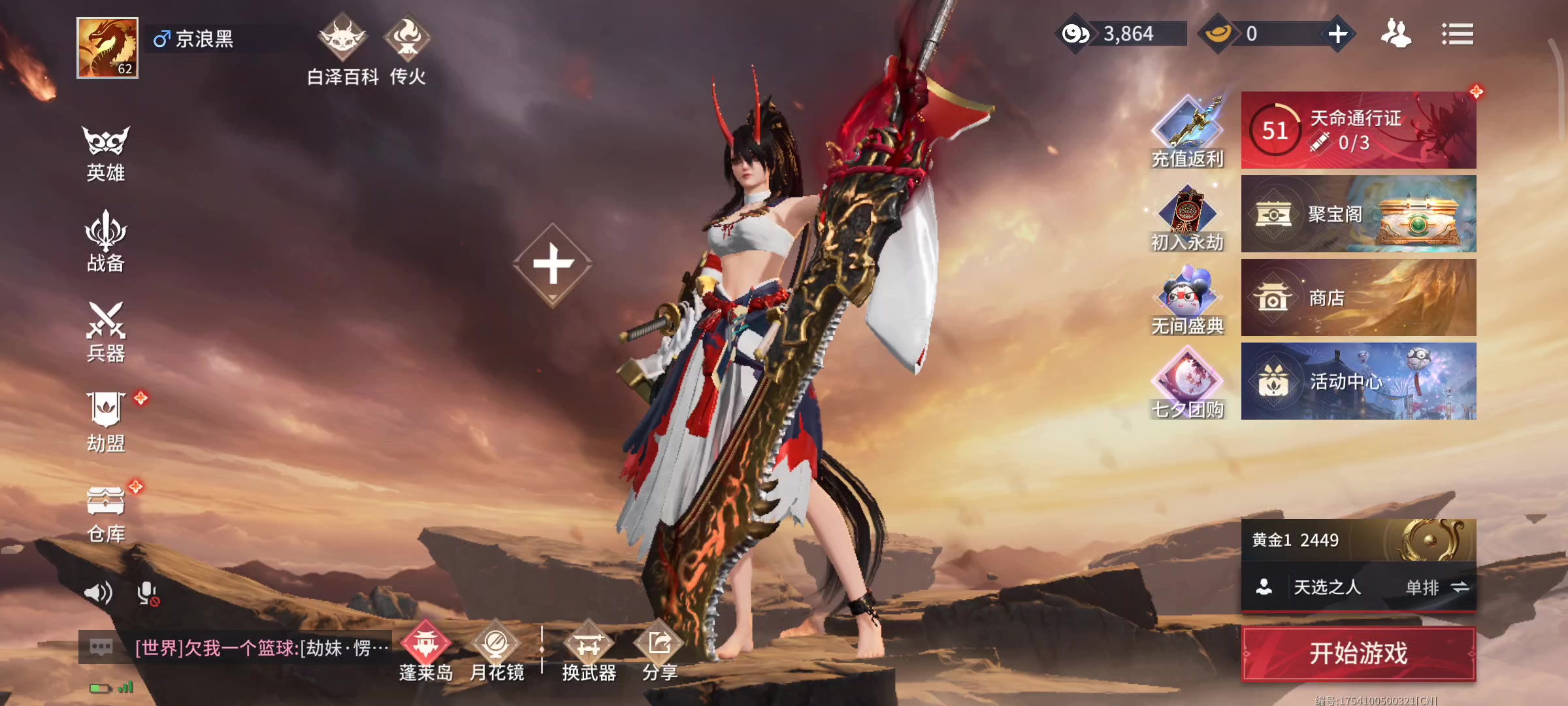
Task: Open the 聚宝阁 treasure banner
Action: (x=1358, y=214)
